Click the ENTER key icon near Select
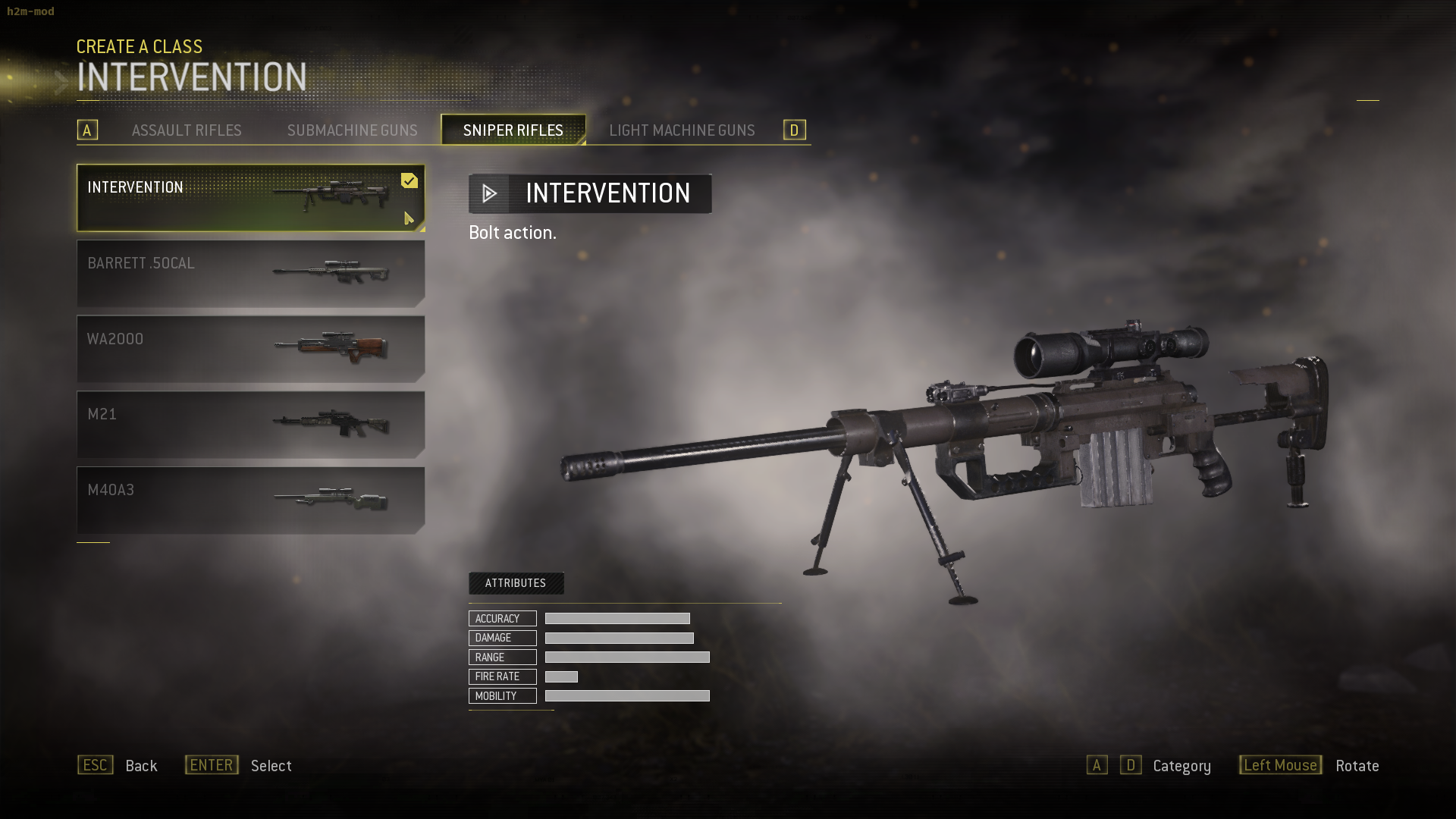Screen dimensions: 1456x819 coord(211,764)
